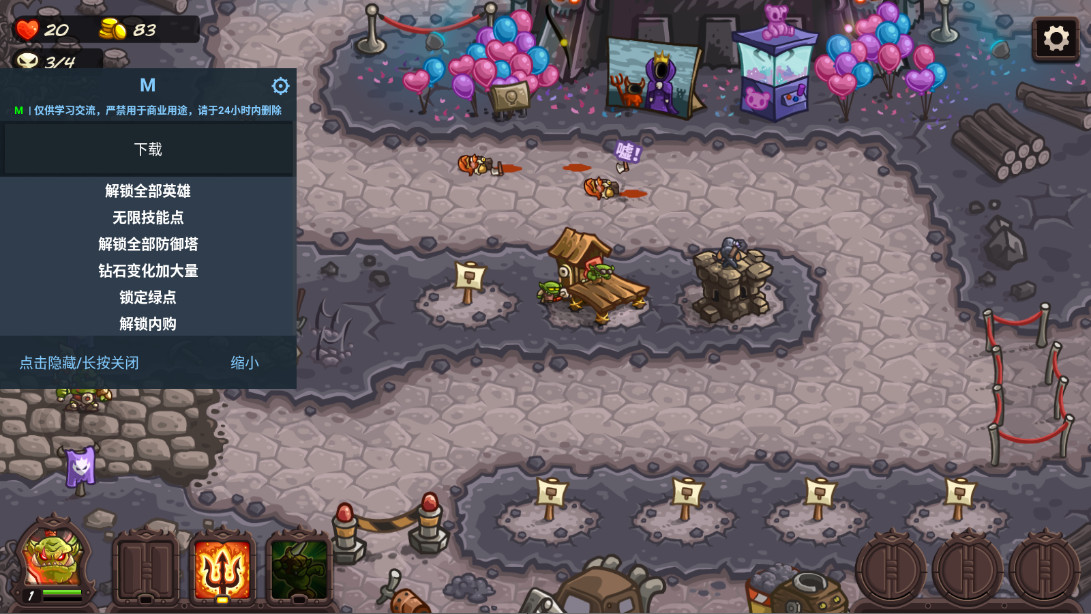
Task: Activate the flaming trident spell
Action: click(x=222, y=567)
